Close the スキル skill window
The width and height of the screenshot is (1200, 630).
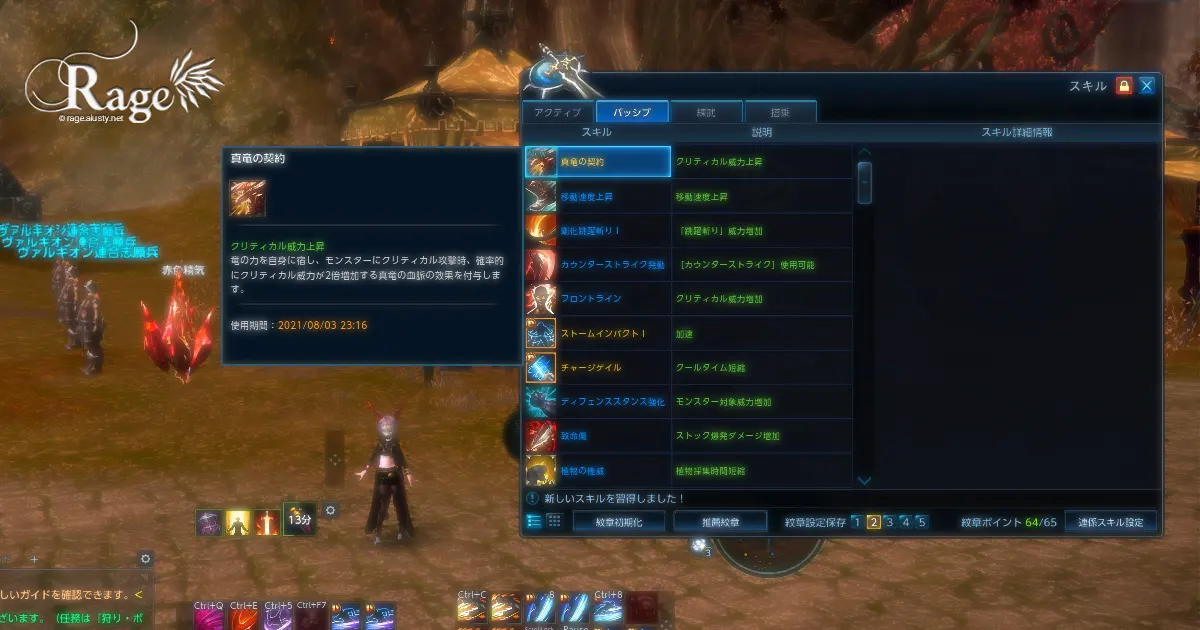click(x=1146, y=86)
